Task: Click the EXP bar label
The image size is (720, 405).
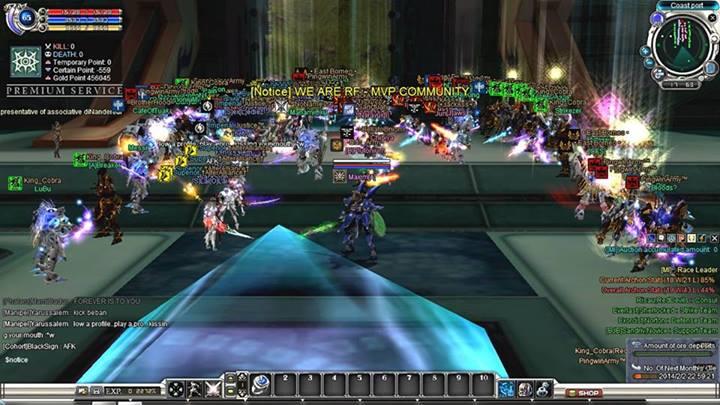Action: pyautogui.click(x=114, y=387)
